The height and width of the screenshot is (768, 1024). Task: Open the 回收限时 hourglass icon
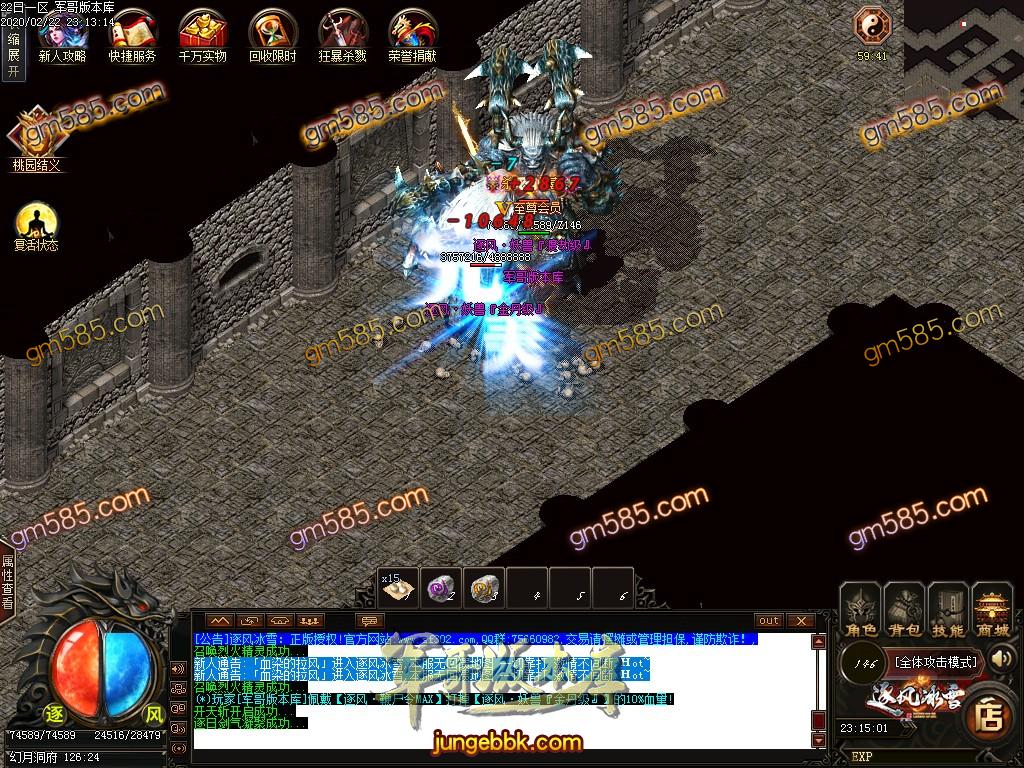[x=272, y=35]
